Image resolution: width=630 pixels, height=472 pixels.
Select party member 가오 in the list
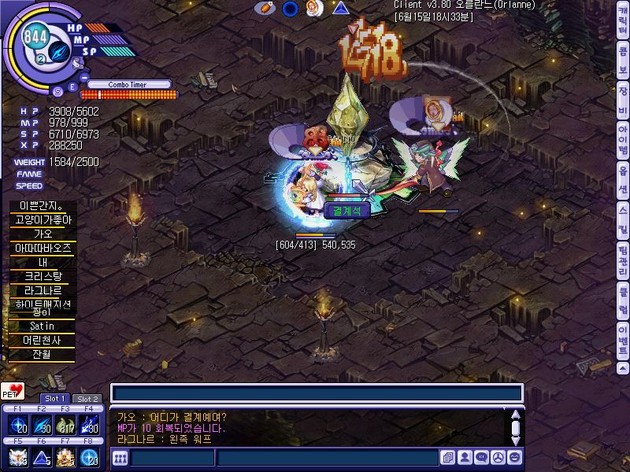tap(41, 233)
